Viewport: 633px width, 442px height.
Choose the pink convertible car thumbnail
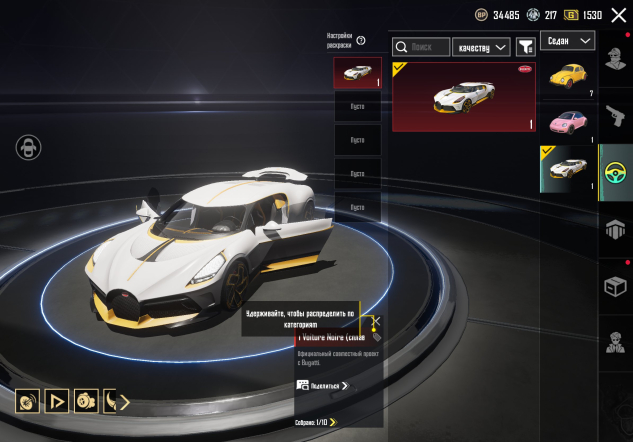(x=569, y=122)
